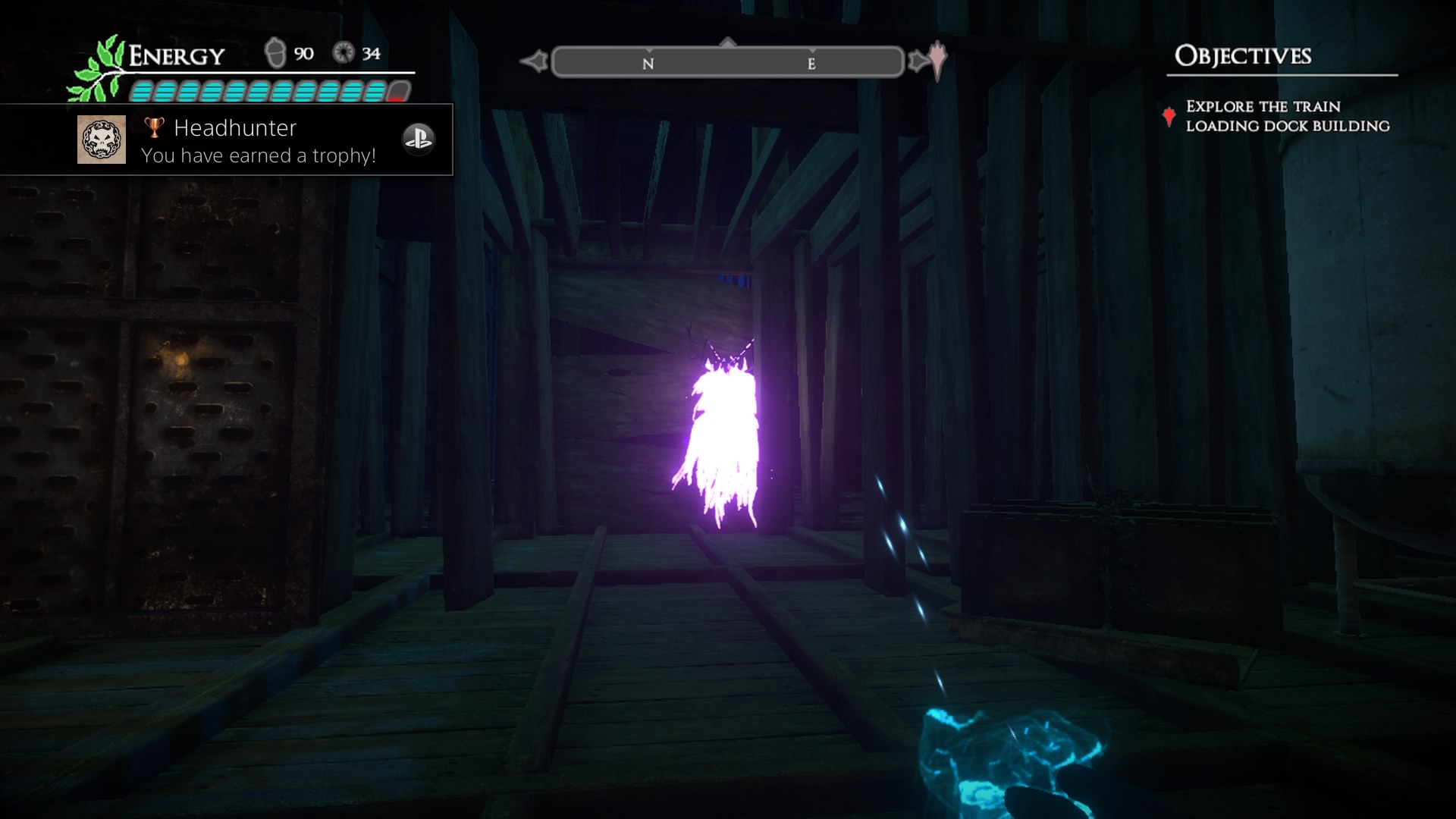Select the PlayStation logo in the notification
Image resolution: width=1456 pixels, height=819 pixels.
tap(418, 139)
